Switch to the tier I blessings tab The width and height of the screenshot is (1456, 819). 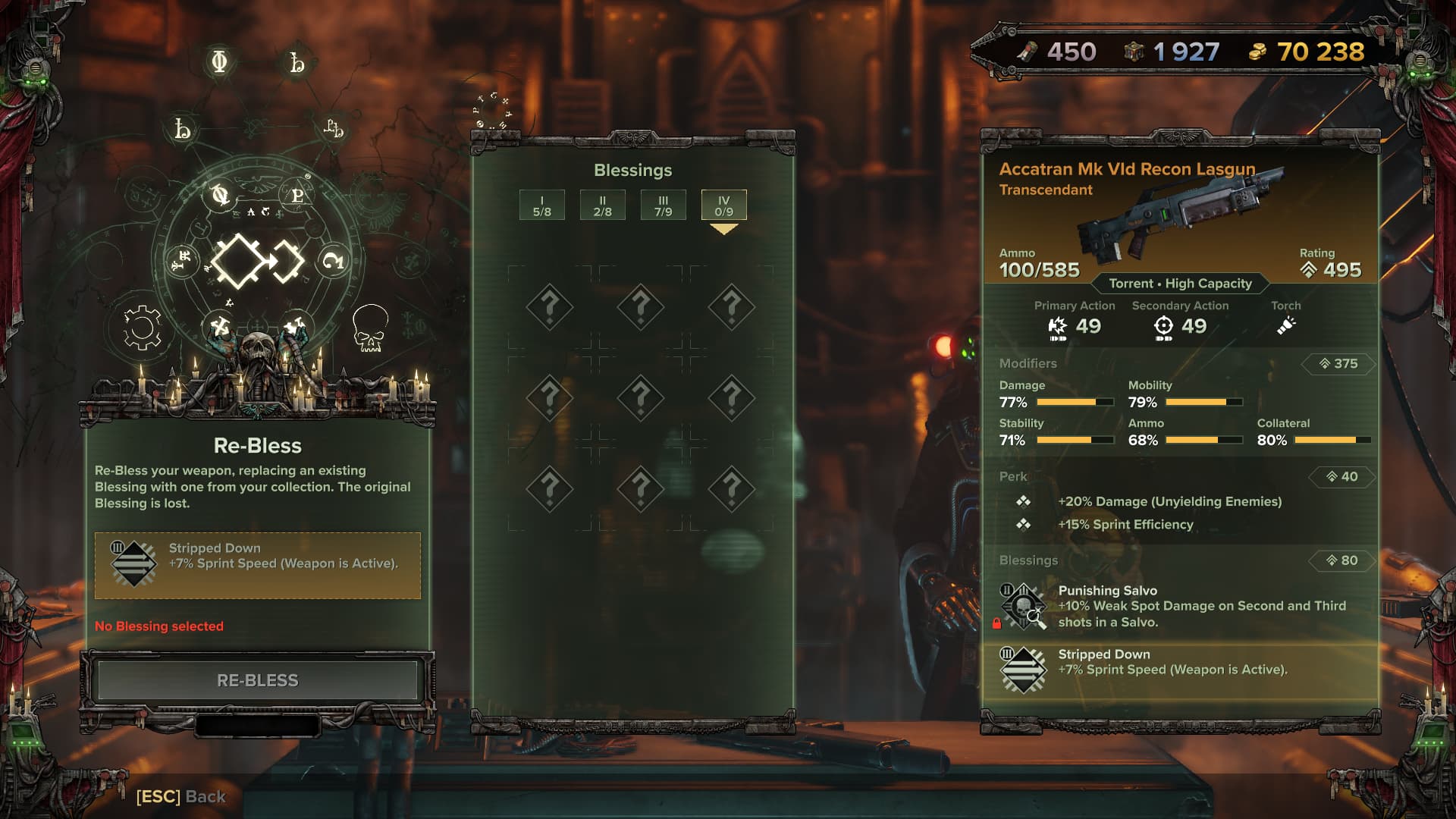click(x=541, y=206)
